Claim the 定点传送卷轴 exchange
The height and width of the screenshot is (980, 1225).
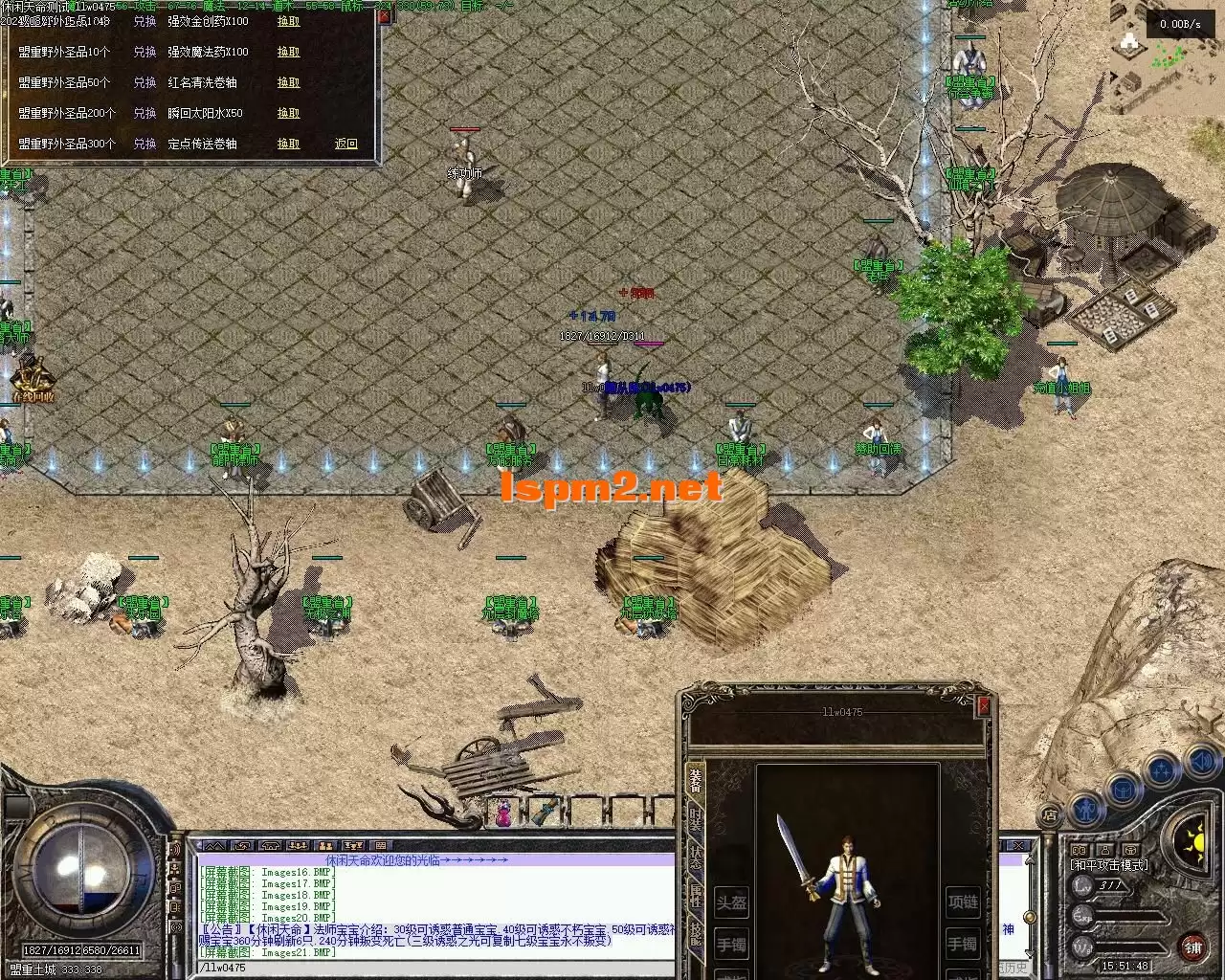click(x=288, y=144)
